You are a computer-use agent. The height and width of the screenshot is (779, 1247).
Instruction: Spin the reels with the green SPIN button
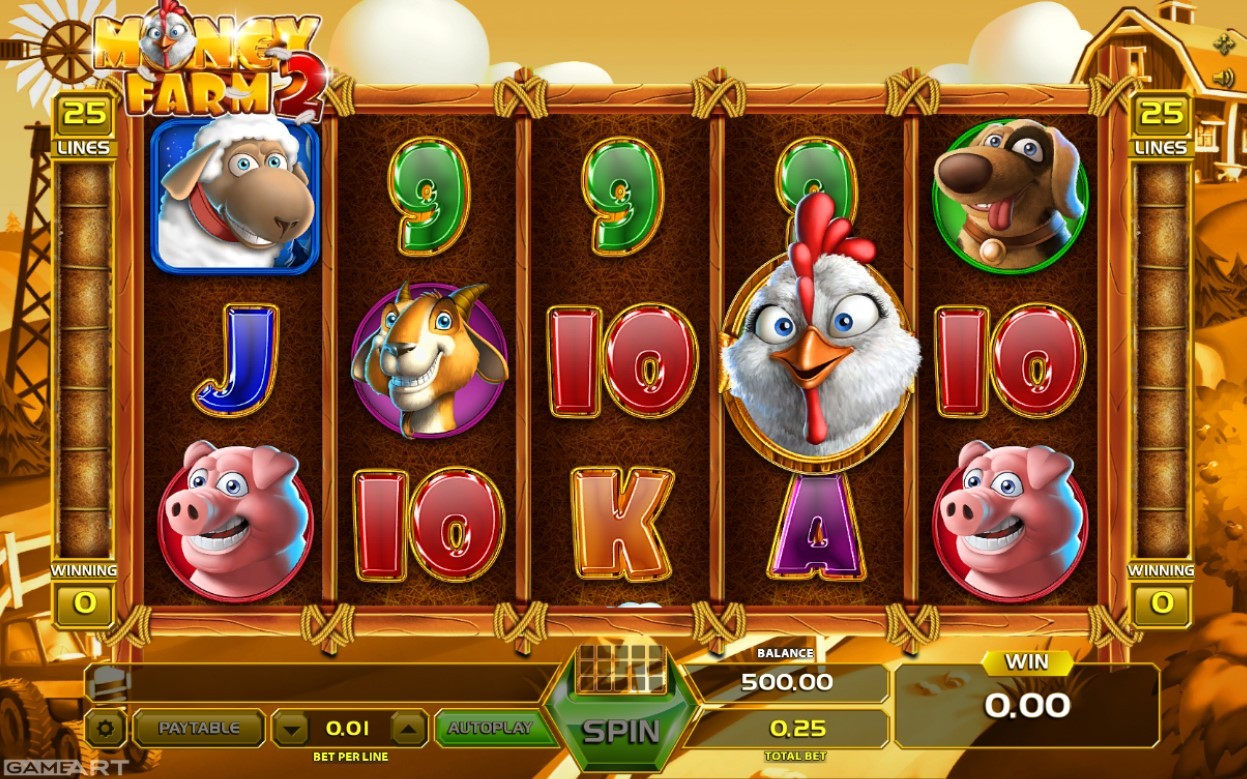[x=621, y=730]
